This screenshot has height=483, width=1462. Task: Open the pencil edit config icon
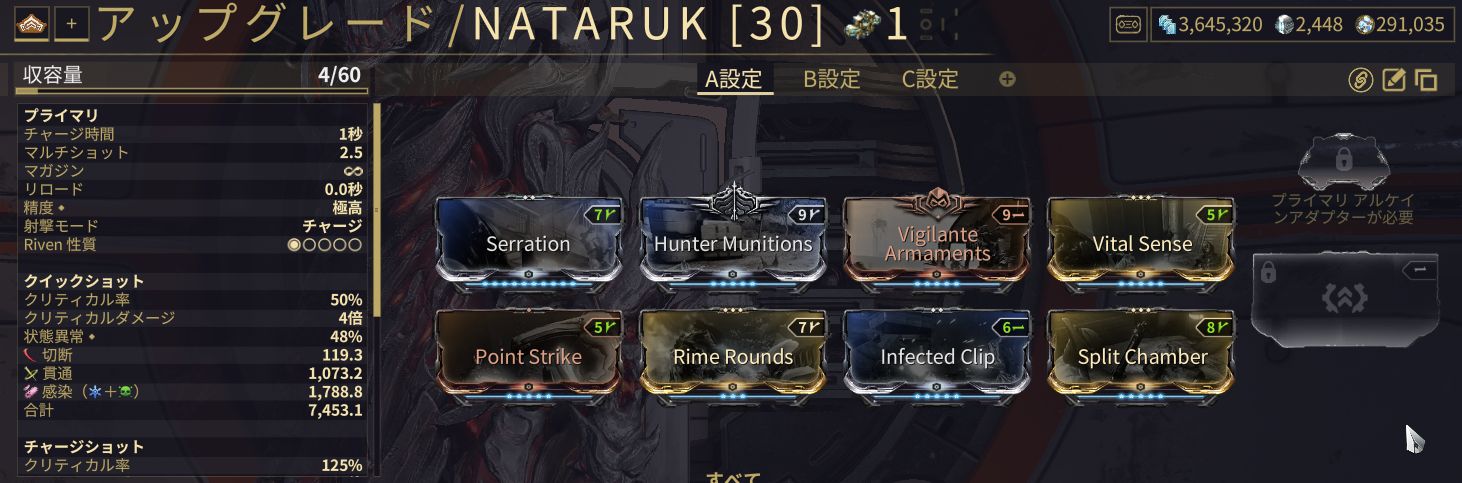click(x=1393, y=80)
